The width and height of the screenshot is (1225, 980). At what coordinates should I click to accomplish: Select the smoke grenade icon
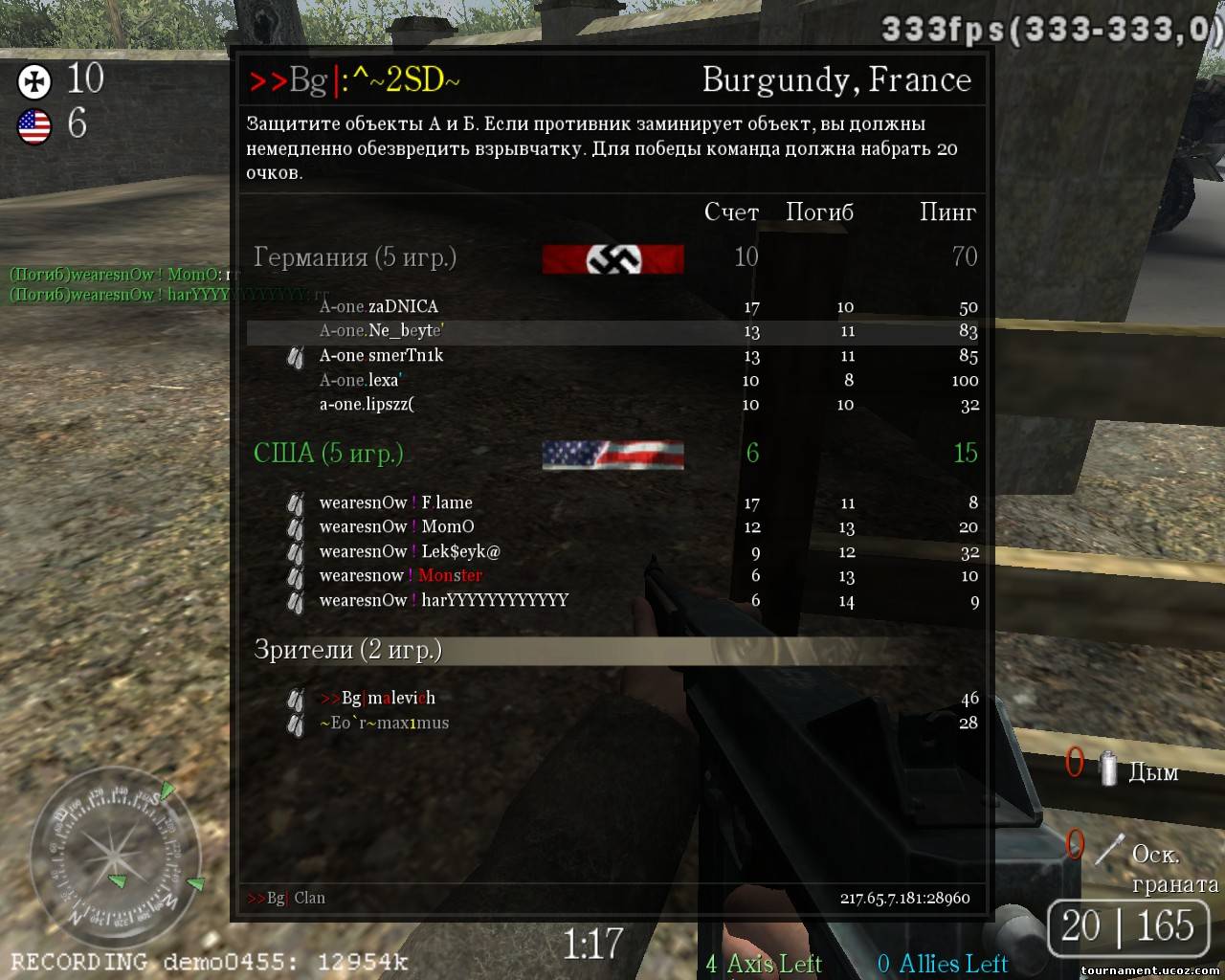point(1108,769)
